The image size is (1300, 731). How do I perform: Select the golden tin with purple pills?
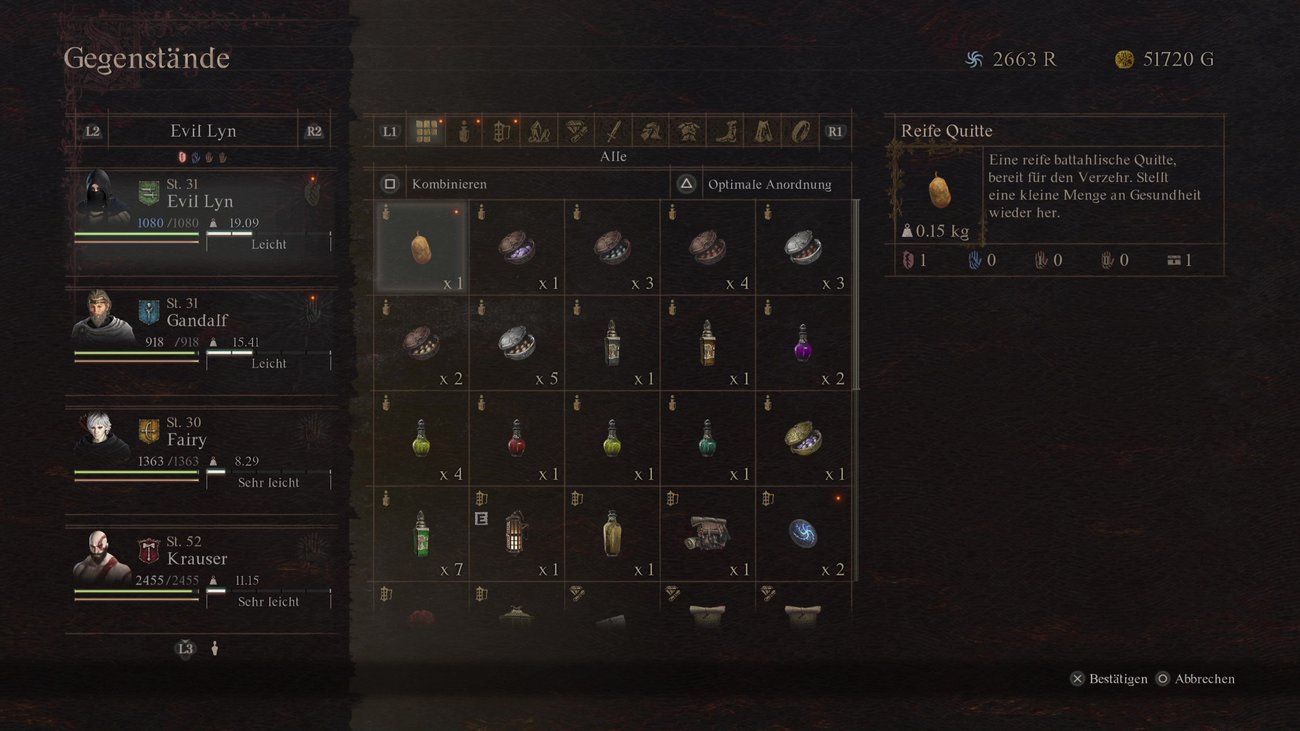[802, 438]
